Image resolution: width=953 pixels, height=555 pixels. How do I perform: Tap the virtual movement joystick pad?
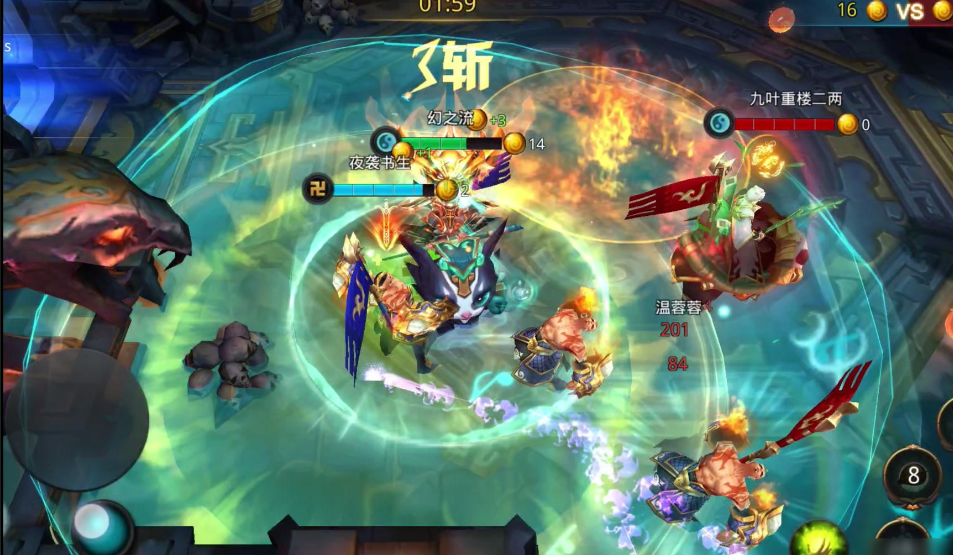[77, 420]
